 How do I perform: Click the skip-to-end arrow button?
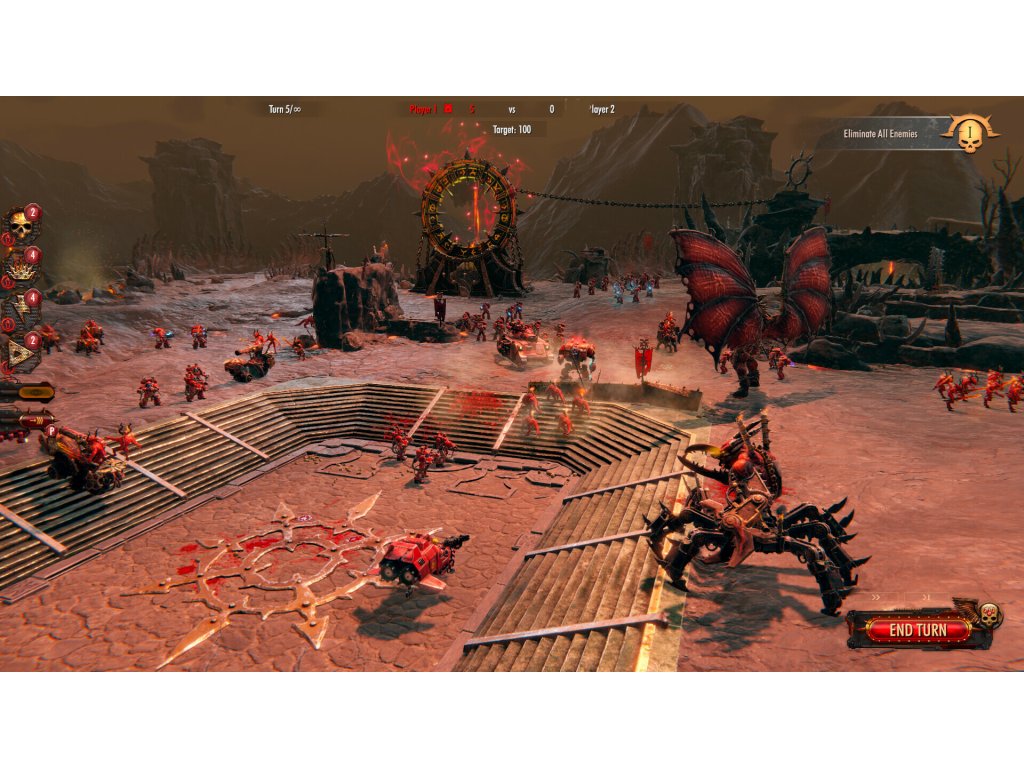[x=925, y=597]
